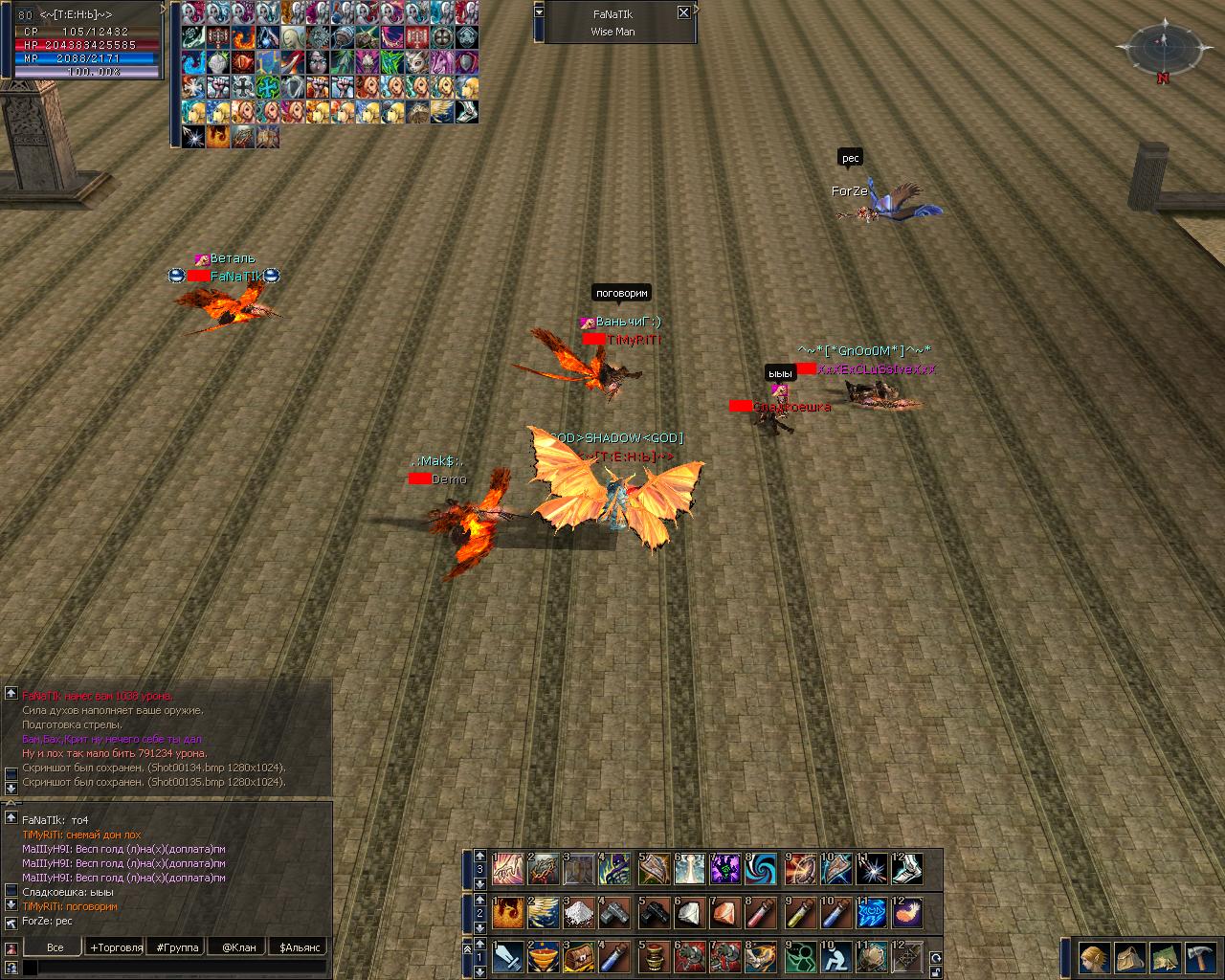Open the world map icon
Viewport: 1225px width, 980px height.
click(x=1165, y=957)
